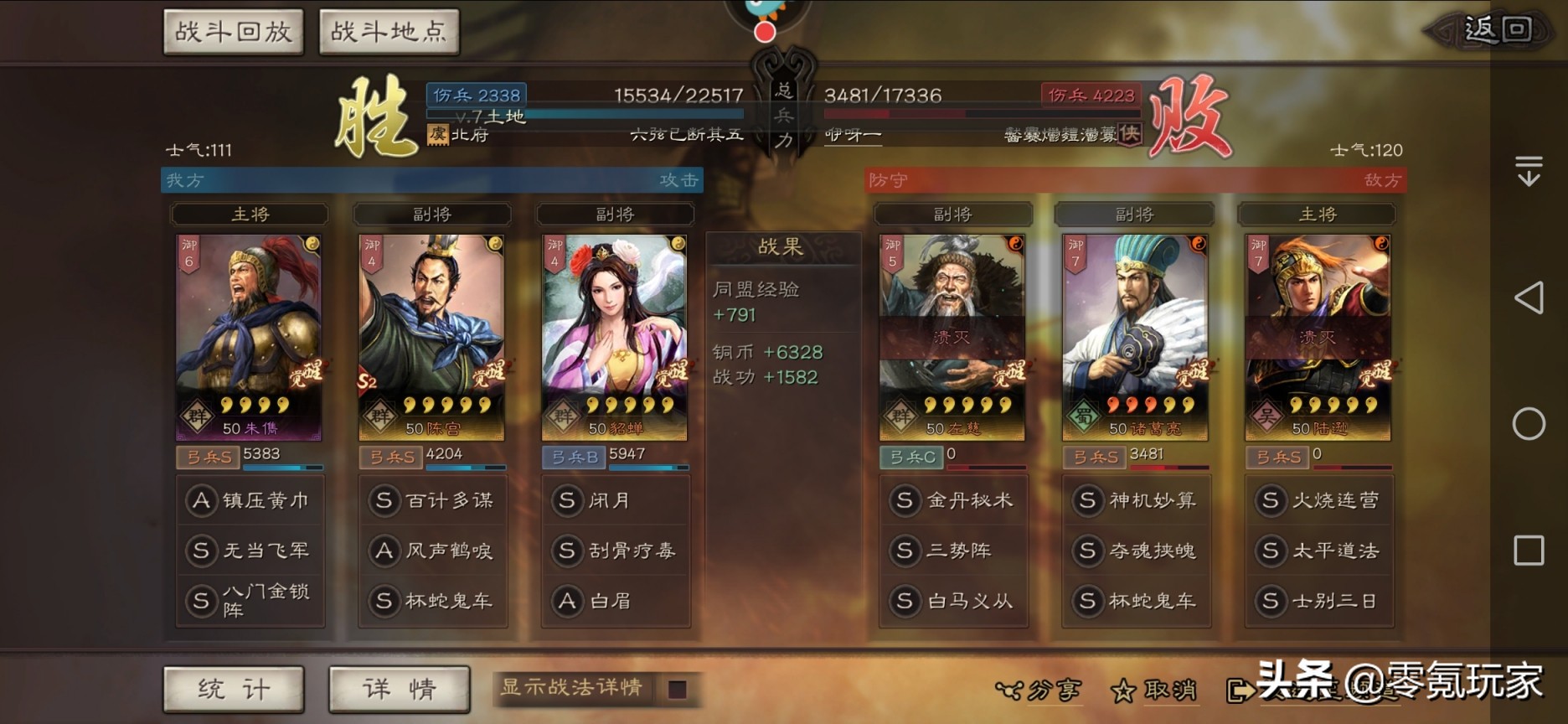The height and width of the screenshot is (724, 1568).
Task: Switch to the 统计 tab
Action: click(235, 689)
